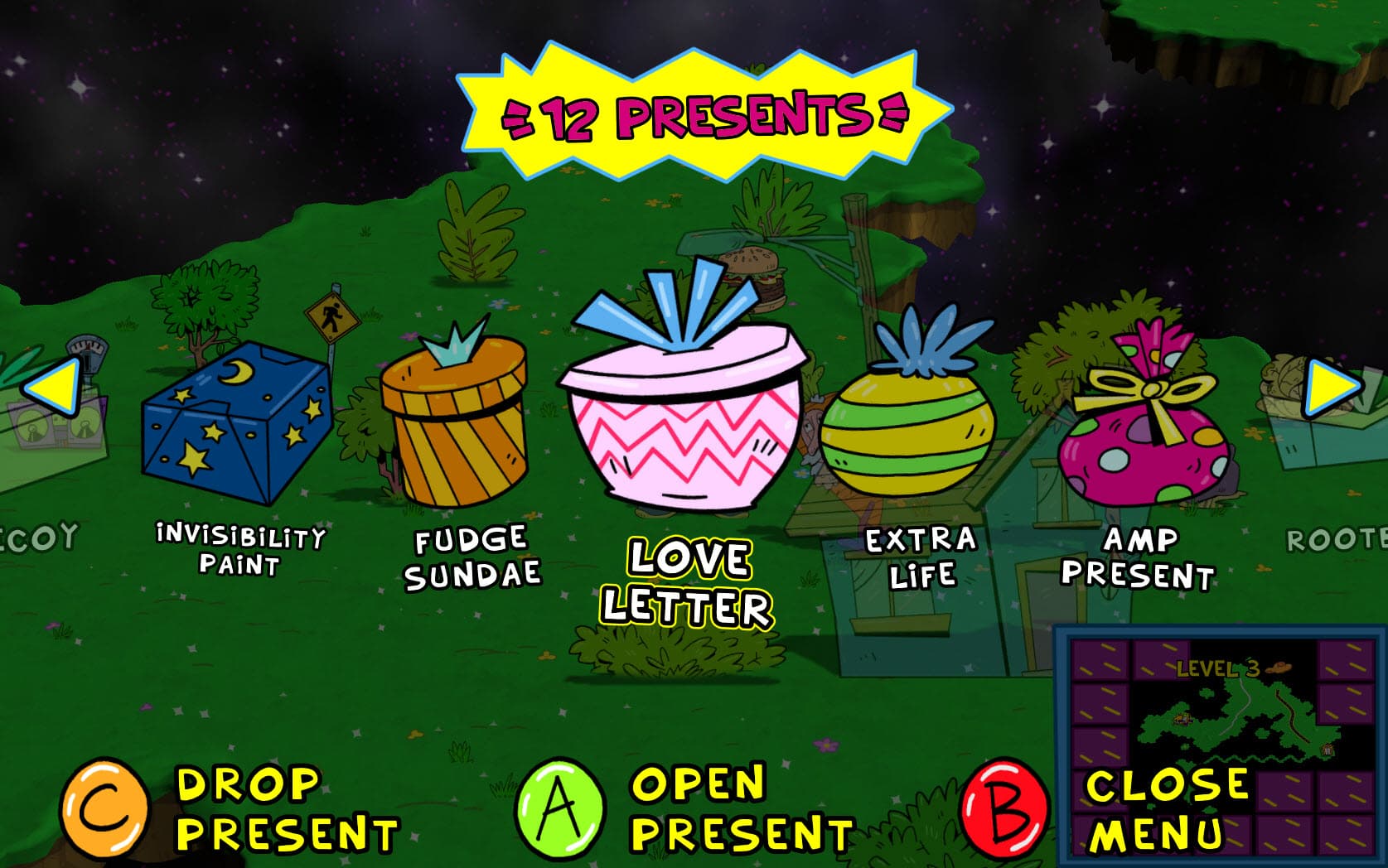Click the red B Close Menu button icon
This screenshot has width=1388, height=868.
(x=1003, y=808)
